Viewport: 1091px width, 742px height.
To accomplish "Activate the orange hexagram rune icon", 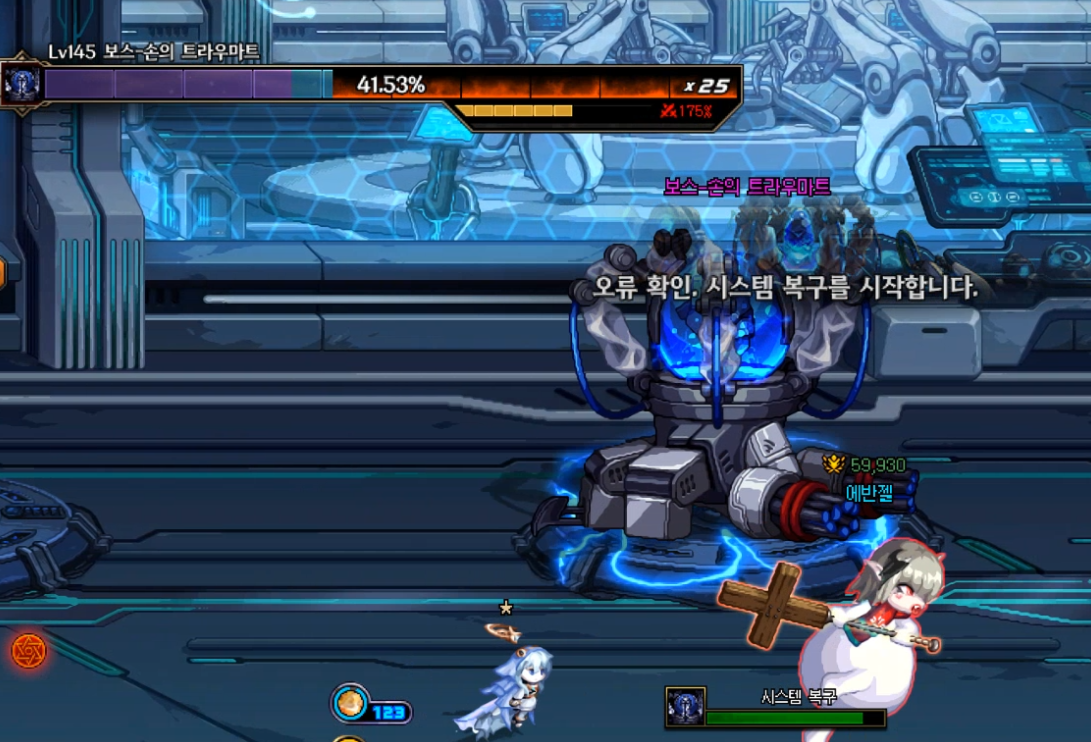I will click(x=29, y=651).
